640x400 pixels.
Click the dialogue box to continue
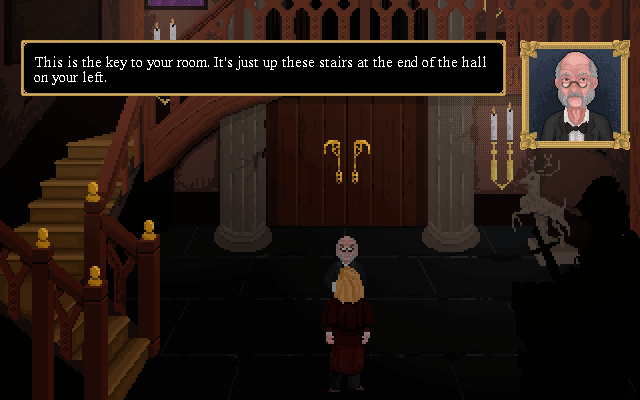click(263, 69)
